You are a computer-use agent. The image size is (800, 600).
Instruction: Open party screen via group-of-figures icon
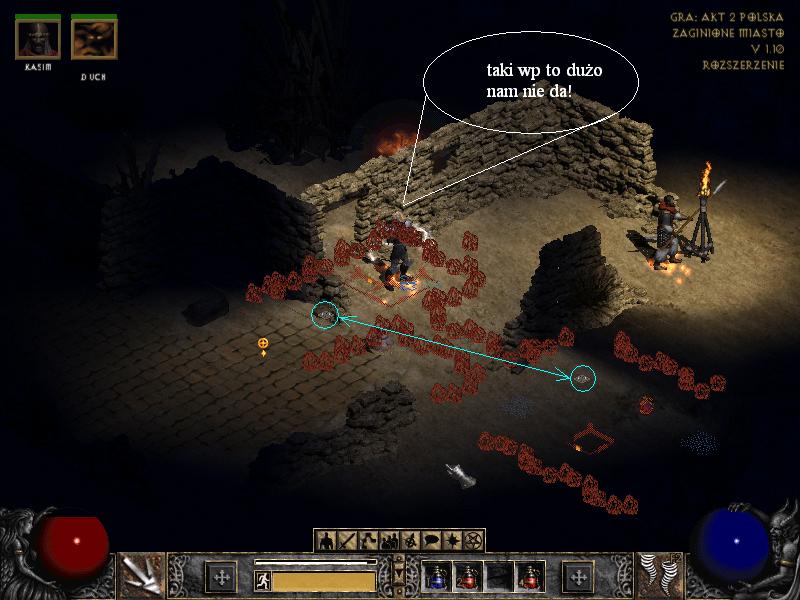391,541
